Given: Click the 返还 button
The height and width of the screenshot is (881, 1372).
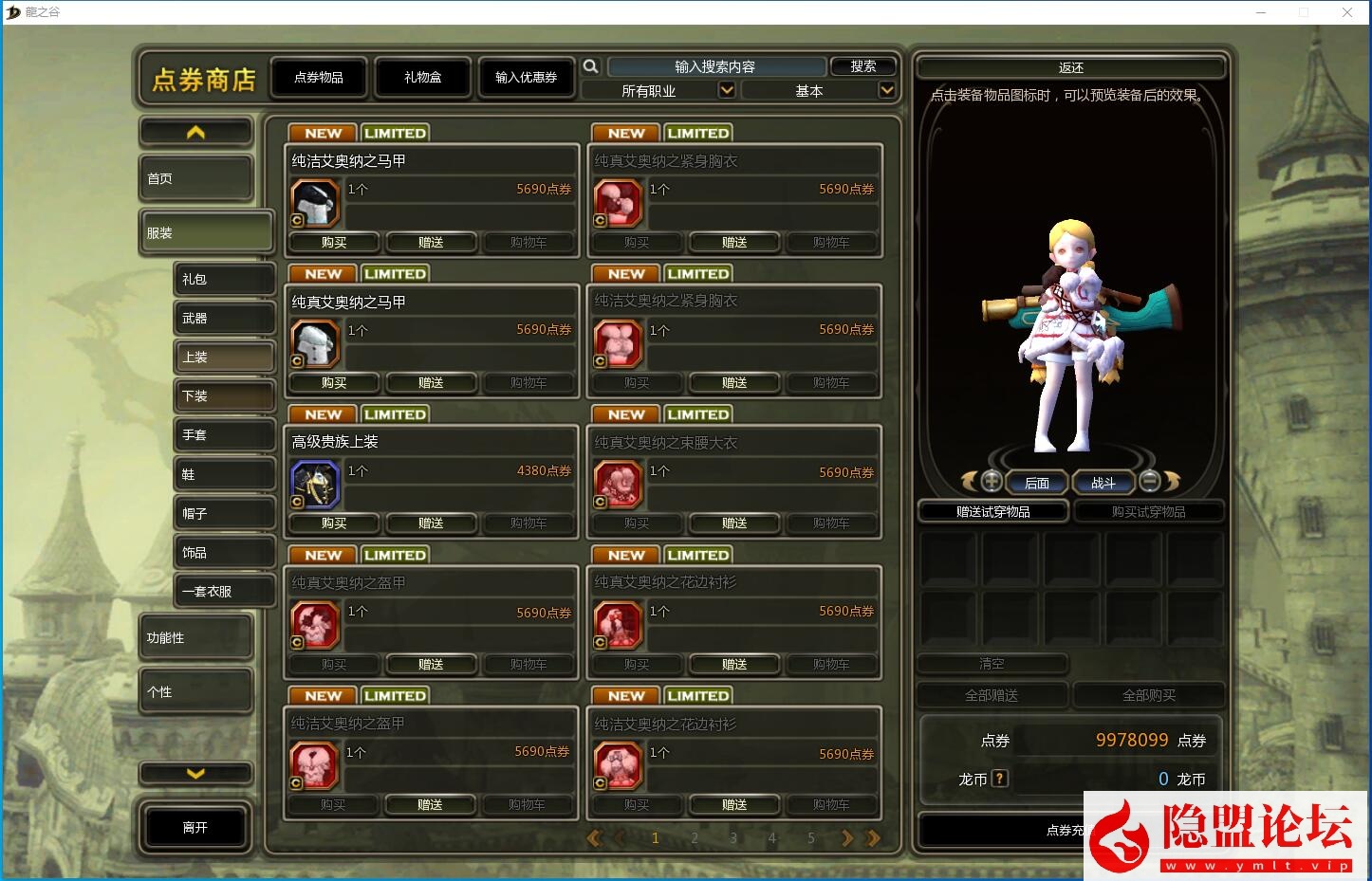Looking at the screenshot, I should point(1070,68).
